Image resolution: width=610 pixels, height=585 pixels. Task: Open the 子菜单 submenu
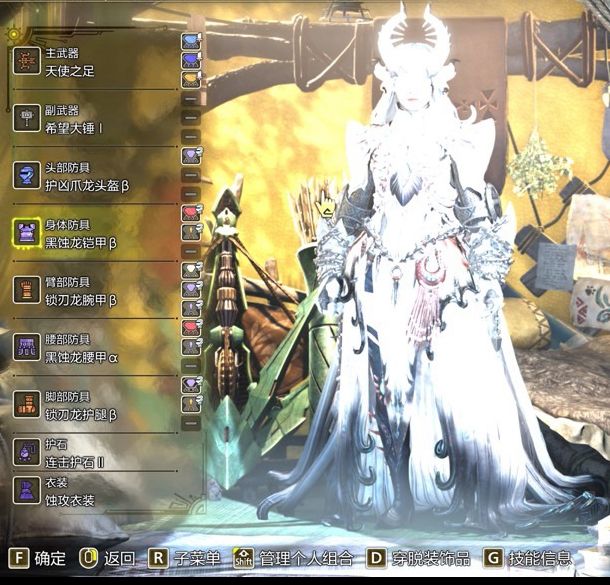tap(183, 558)
